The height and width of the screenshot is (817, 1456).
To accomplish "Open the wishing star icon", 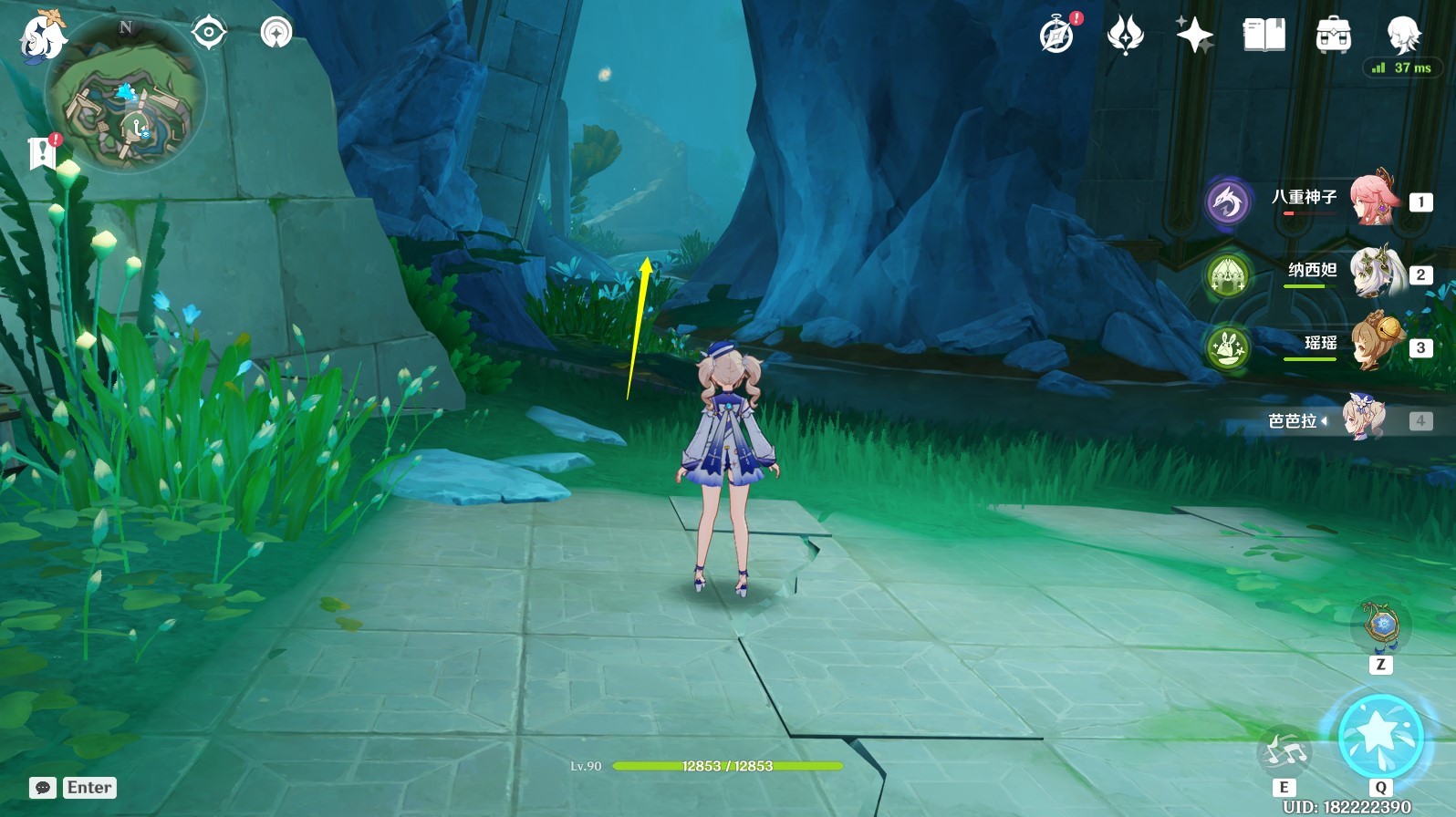I will click(1194, 36).
